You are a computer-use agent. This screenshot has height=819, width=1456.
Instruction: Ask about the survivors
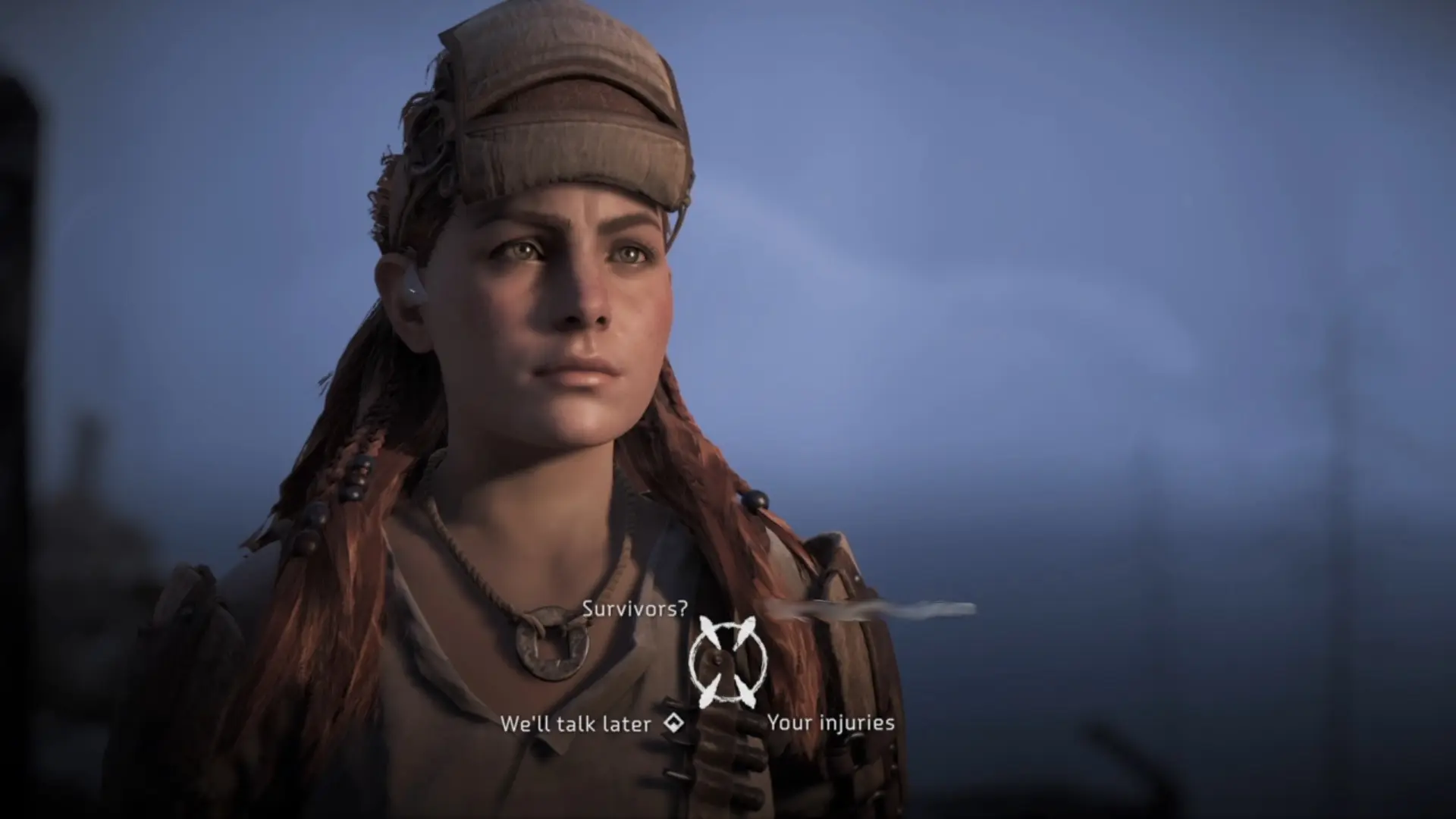point(635,608)
